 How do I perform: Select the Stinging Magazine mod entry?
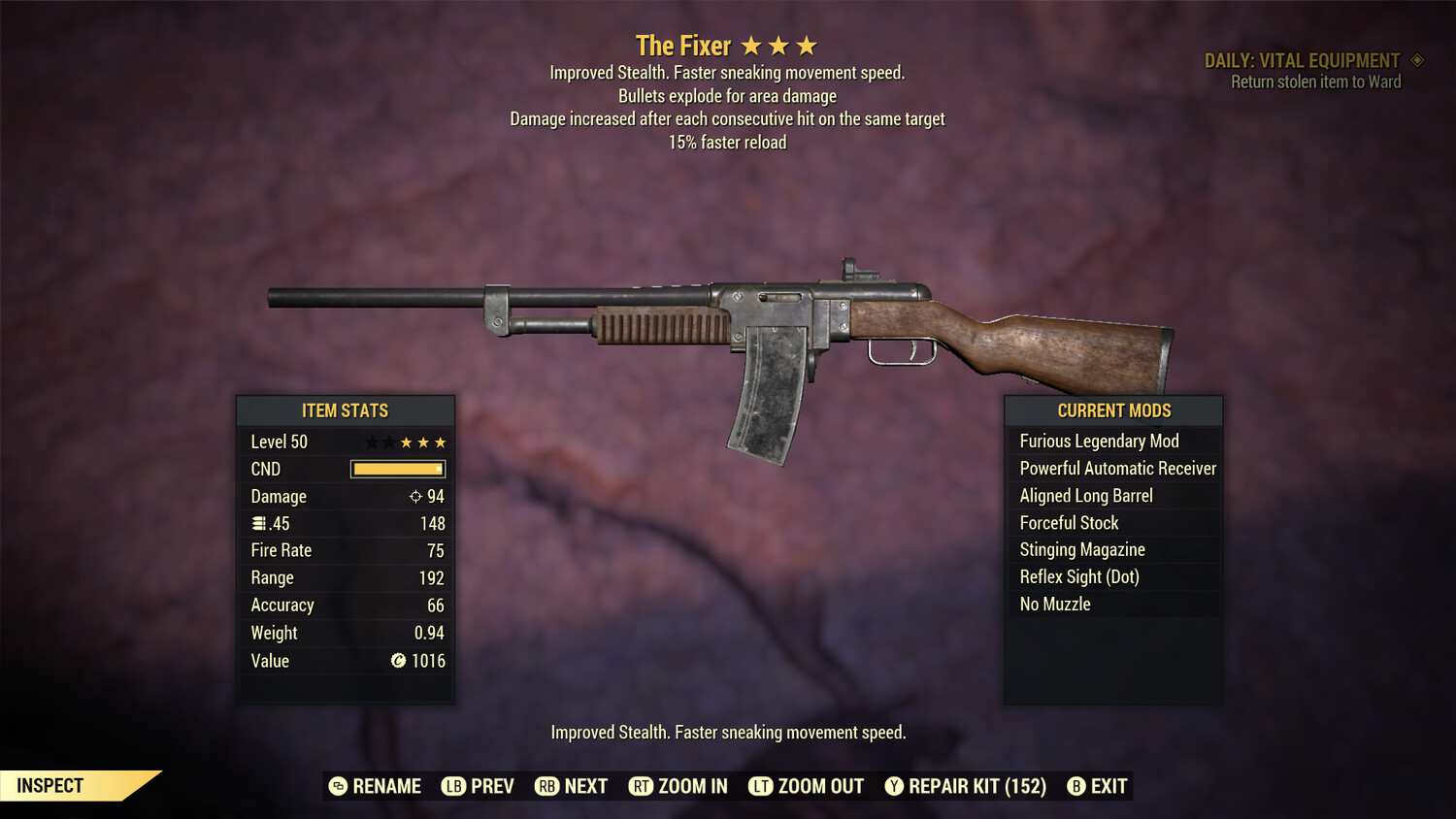pos(1081,549)
